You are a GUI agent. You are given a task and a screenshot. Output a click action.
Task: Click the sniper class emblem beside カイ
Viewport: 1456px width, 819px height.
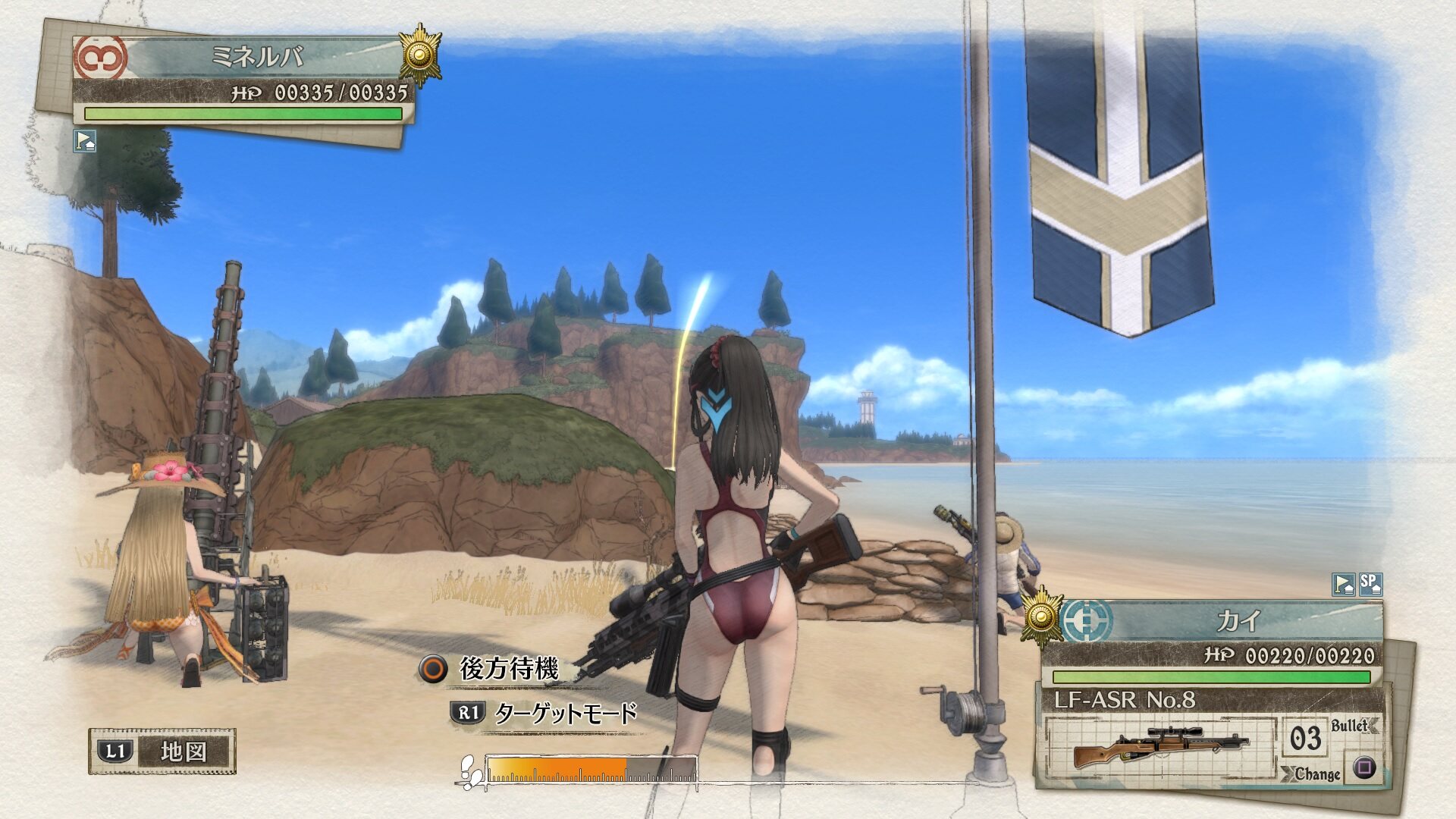pos(1086,621)
